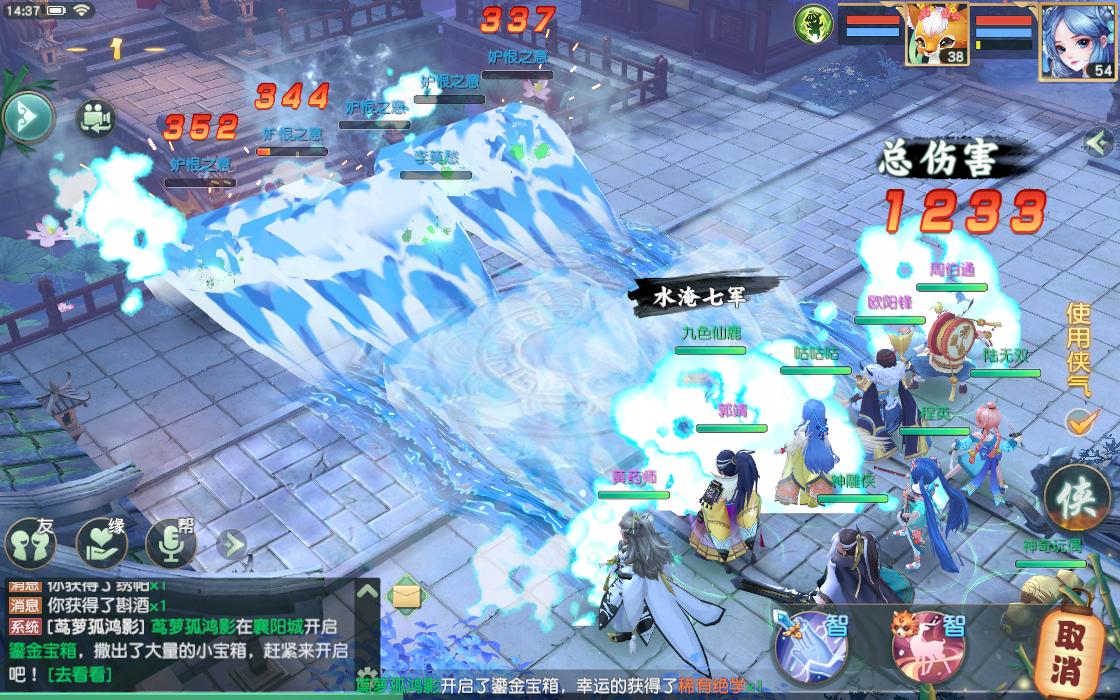Follow the 去看看 link in chat
The height and width of the screenshot is (700, 1120).
point(78,675)
